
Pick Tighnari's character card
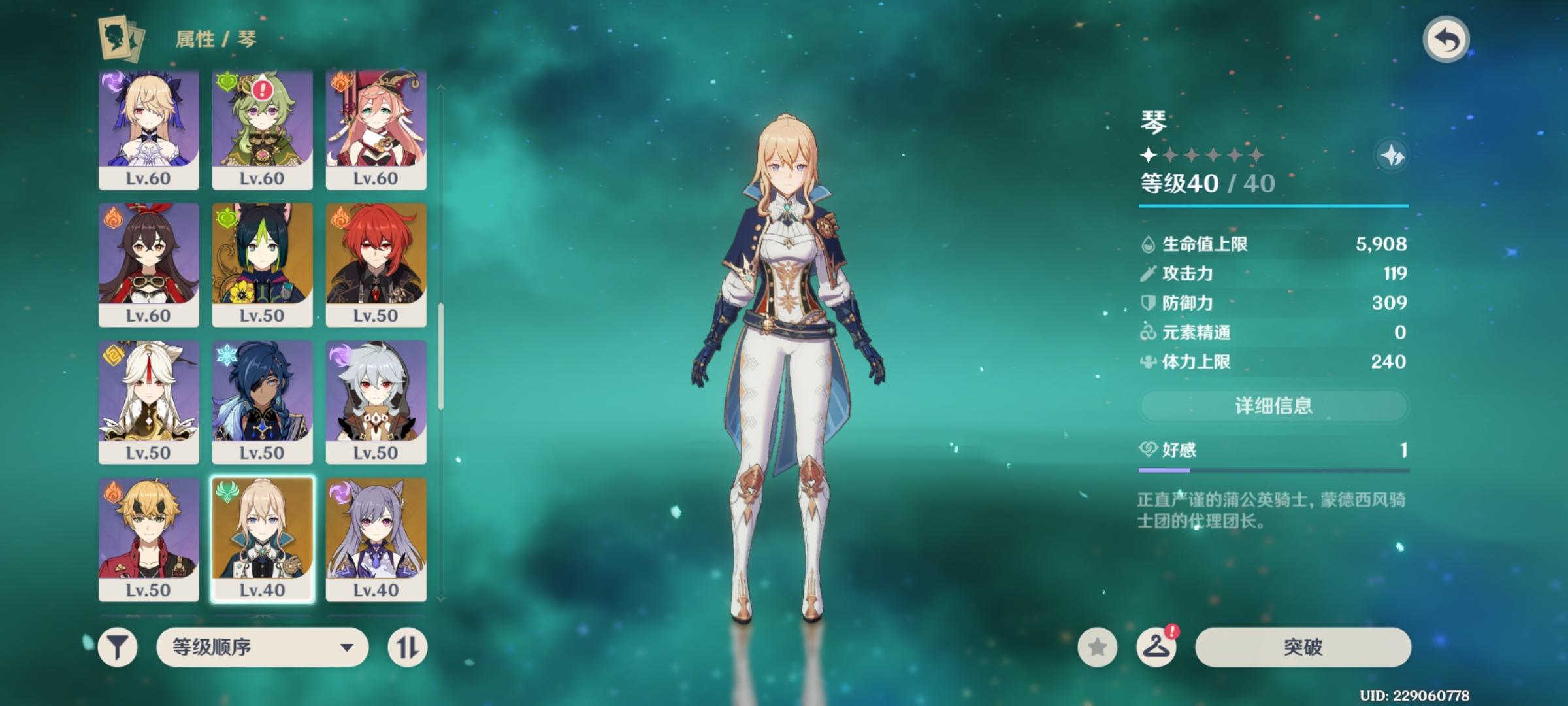tap(262, 264)
